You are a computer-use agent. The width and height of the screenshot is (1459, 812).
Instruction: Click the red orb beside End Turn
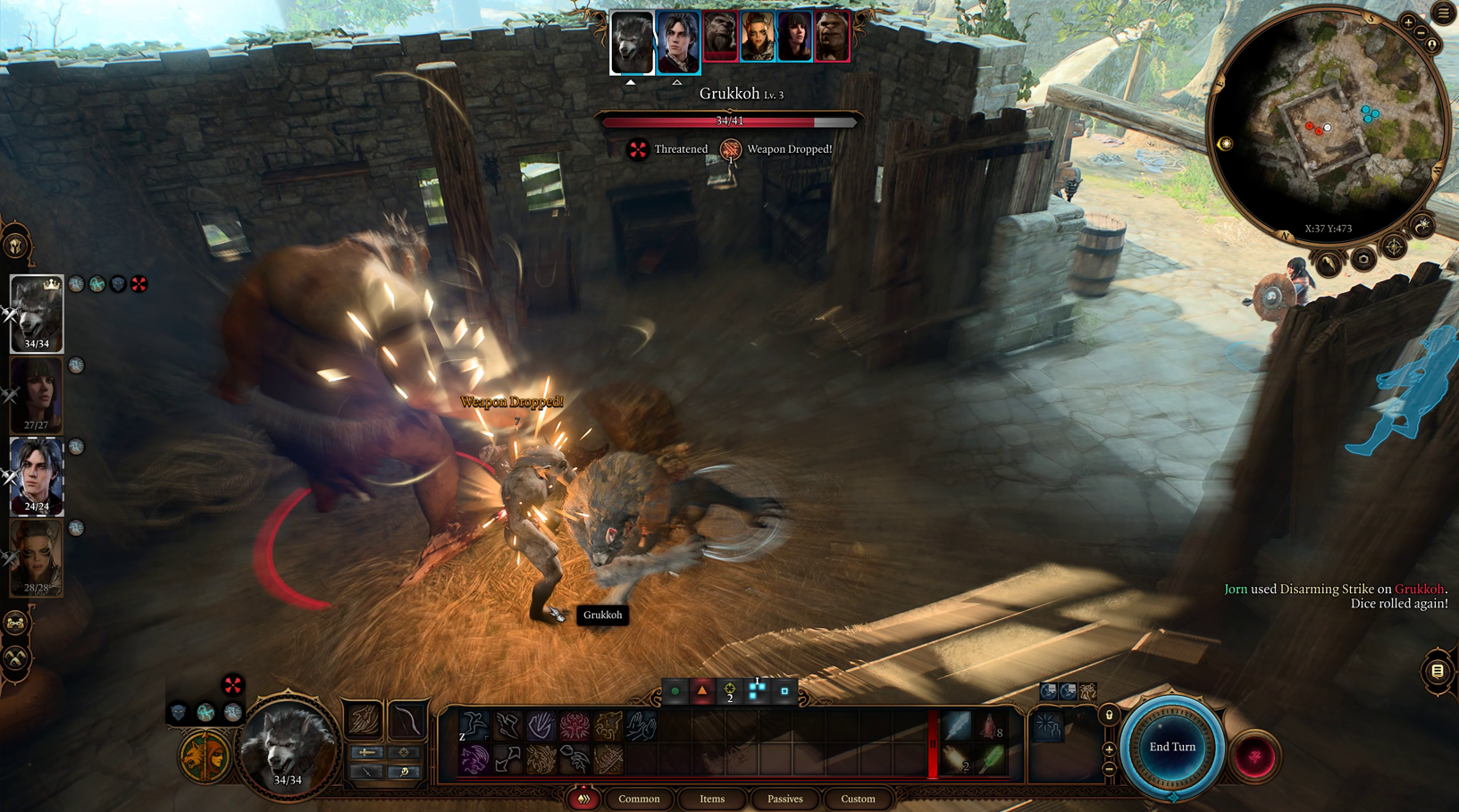coord(1254,758)
